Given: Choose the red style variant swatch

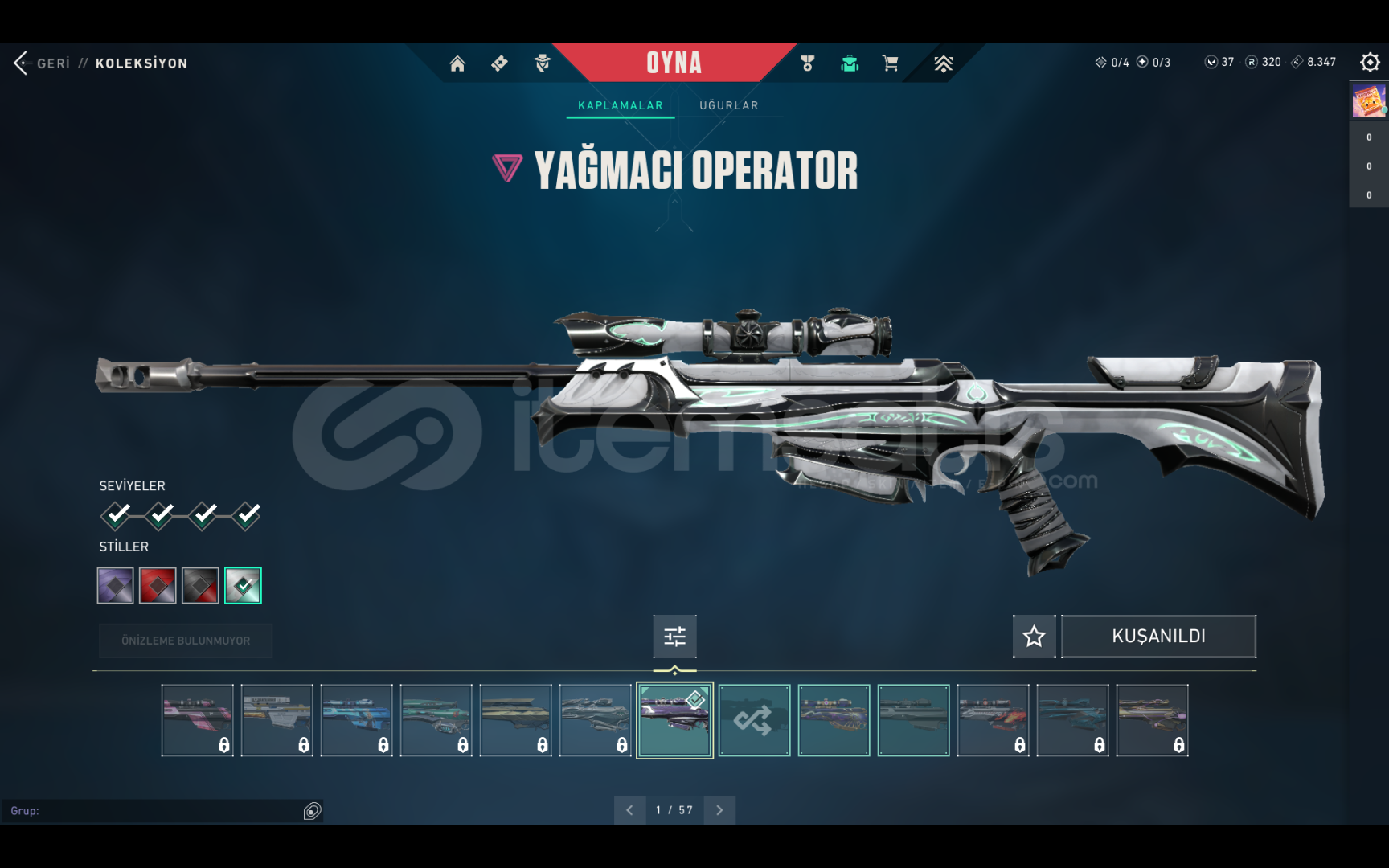Looking at the screenshot, I should [158, 585].
